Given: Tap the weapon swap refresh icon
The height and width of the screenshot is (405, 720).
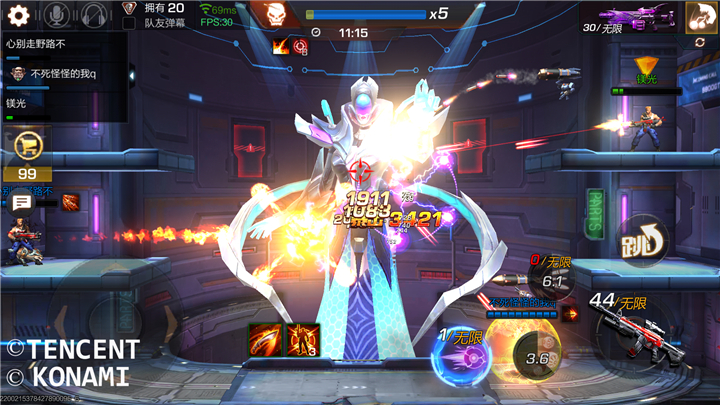Looking at the screenshot, I should tap(700, 43).
